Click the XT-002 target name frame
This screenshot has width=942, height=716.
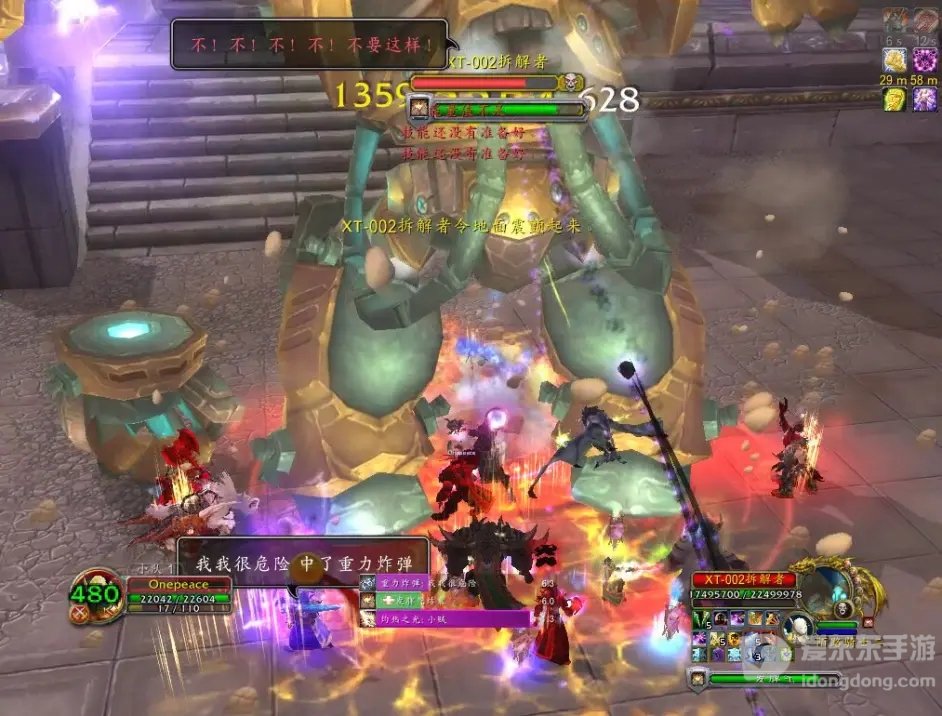[743, 579]
